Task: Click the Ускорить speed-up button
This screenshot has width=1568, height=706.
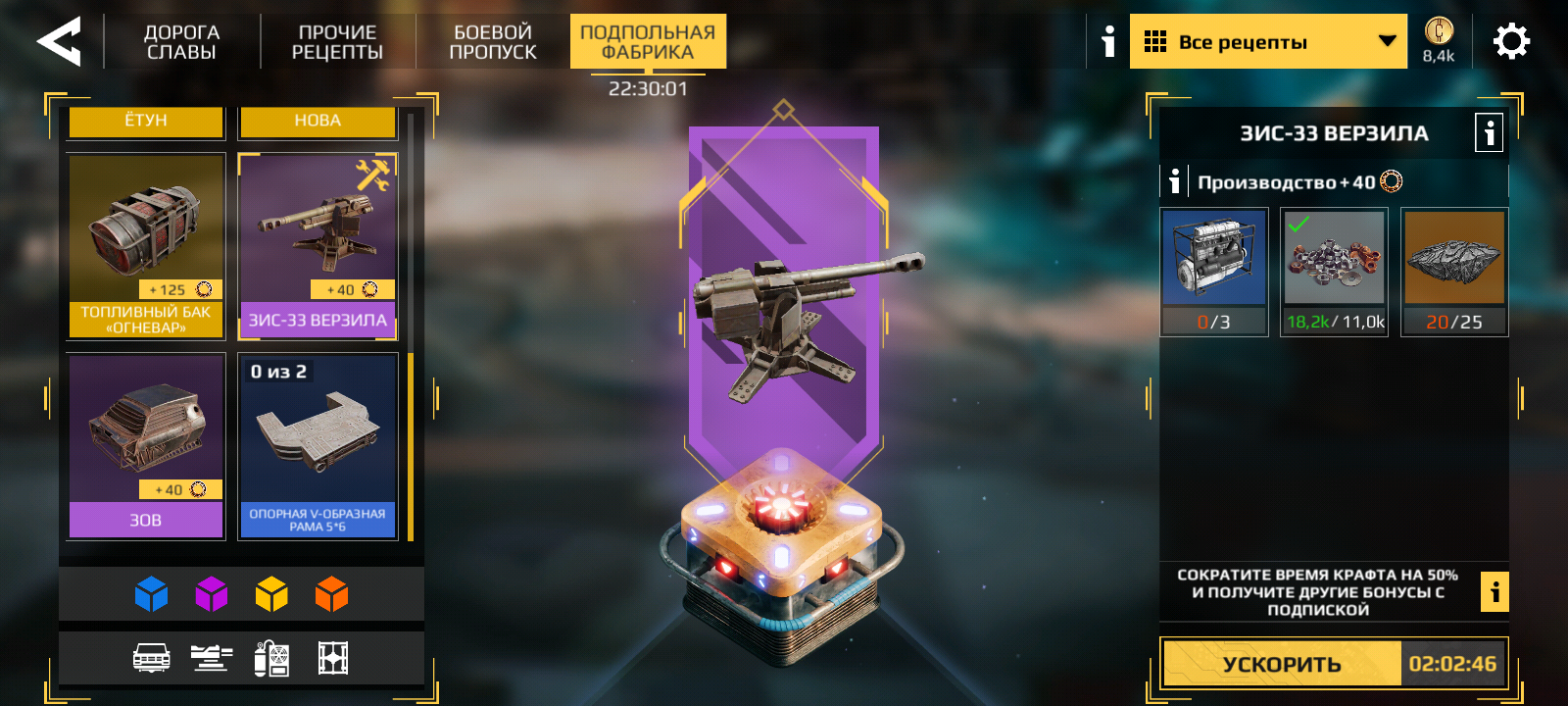Action: [x=1282, y=664]
